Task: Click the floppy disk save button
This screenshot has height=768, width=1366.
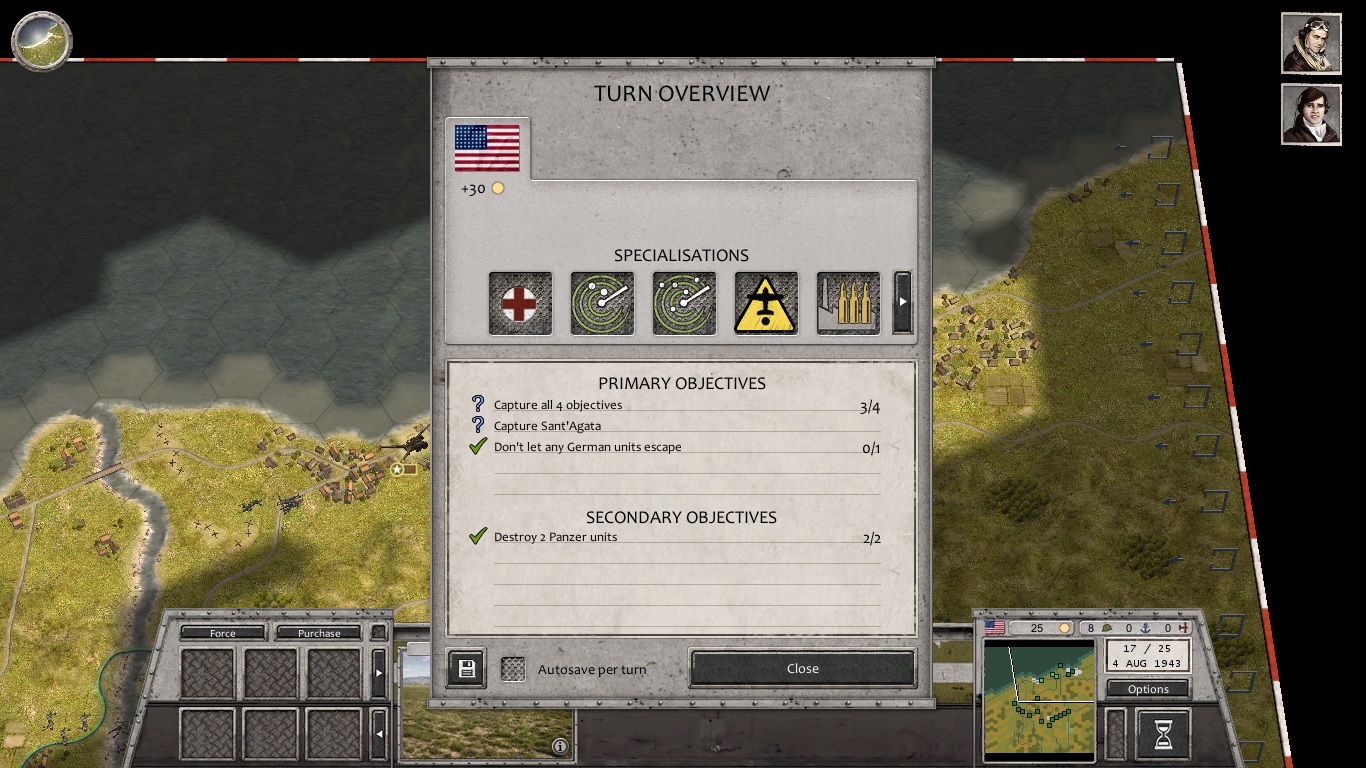Action: (466, 669)
